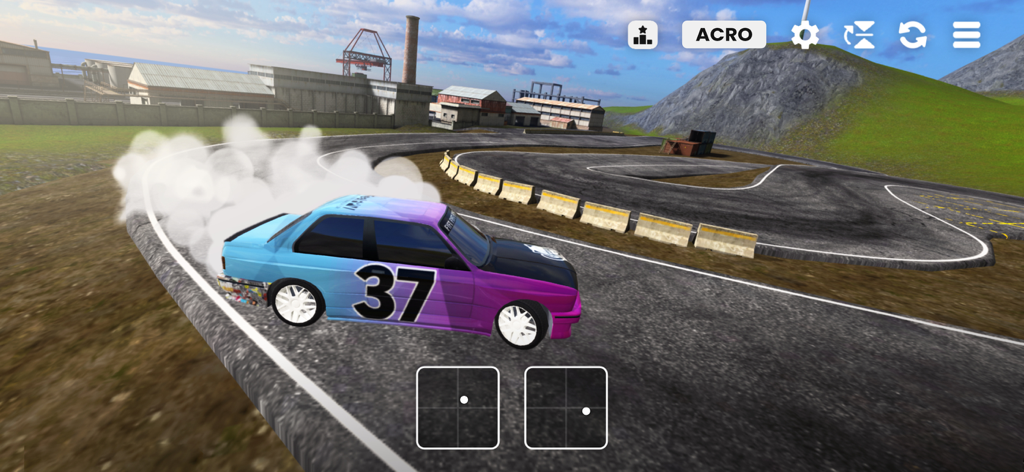This screenshot has height=472, width=1024.
Task: Open settings with the gear icon
Action: pos(805,35)
